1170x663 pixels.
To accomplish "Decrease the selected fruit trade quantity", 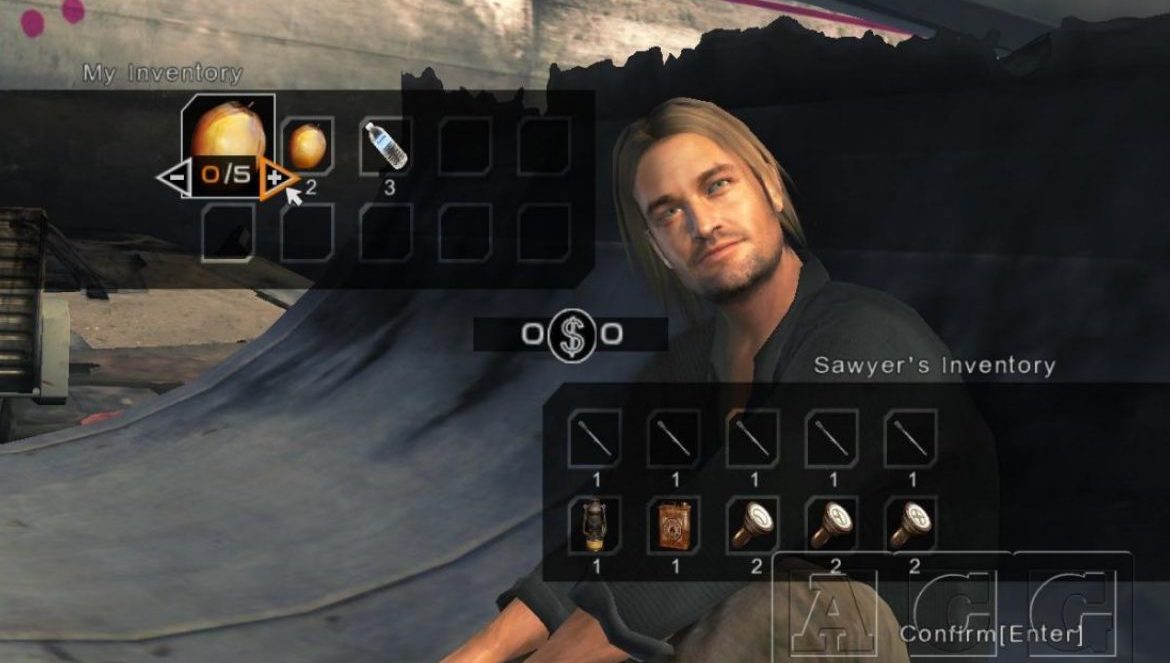I will click(175, 177).
